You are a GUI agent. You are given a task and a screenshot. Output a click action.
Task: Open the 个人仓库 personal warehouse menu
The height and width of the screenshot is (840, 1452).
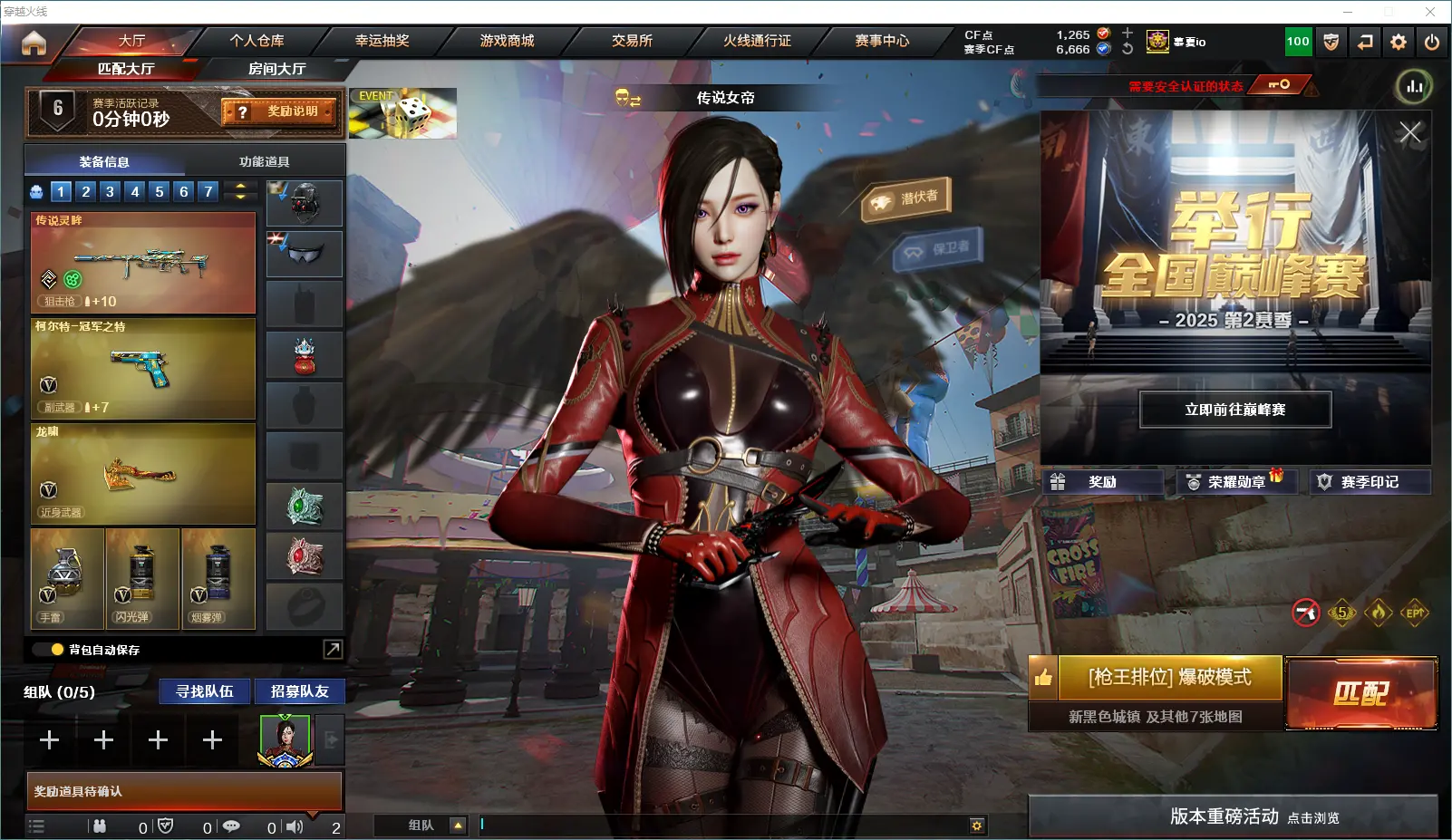click(257, 41)
